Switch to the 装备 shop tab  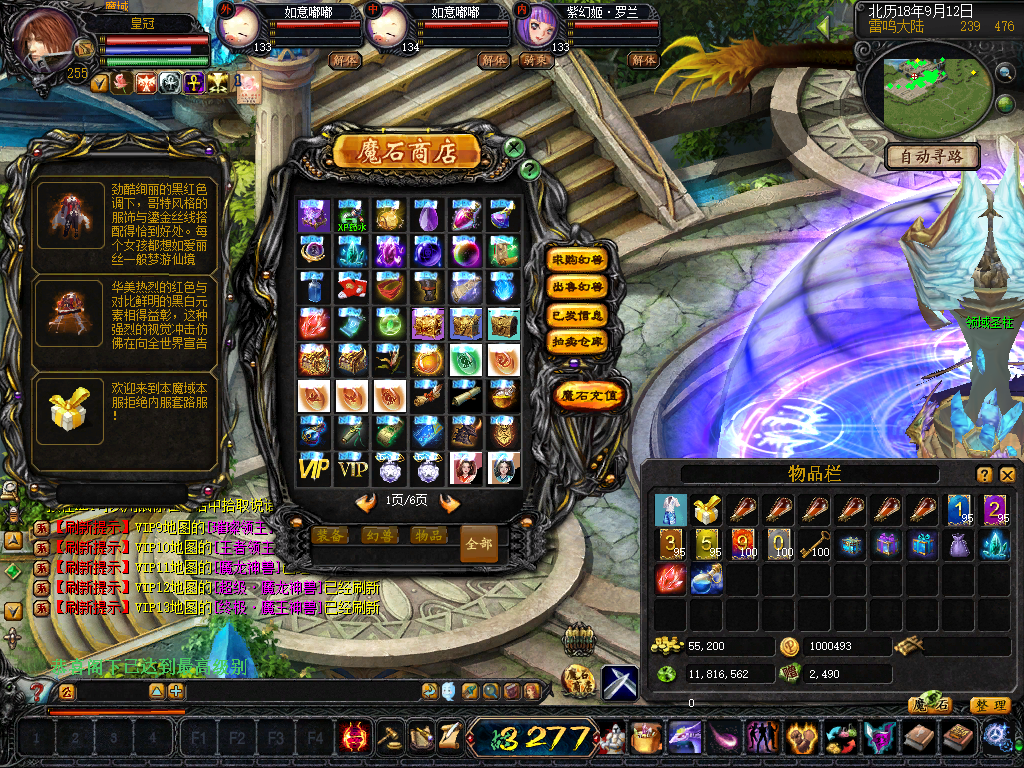330,535
